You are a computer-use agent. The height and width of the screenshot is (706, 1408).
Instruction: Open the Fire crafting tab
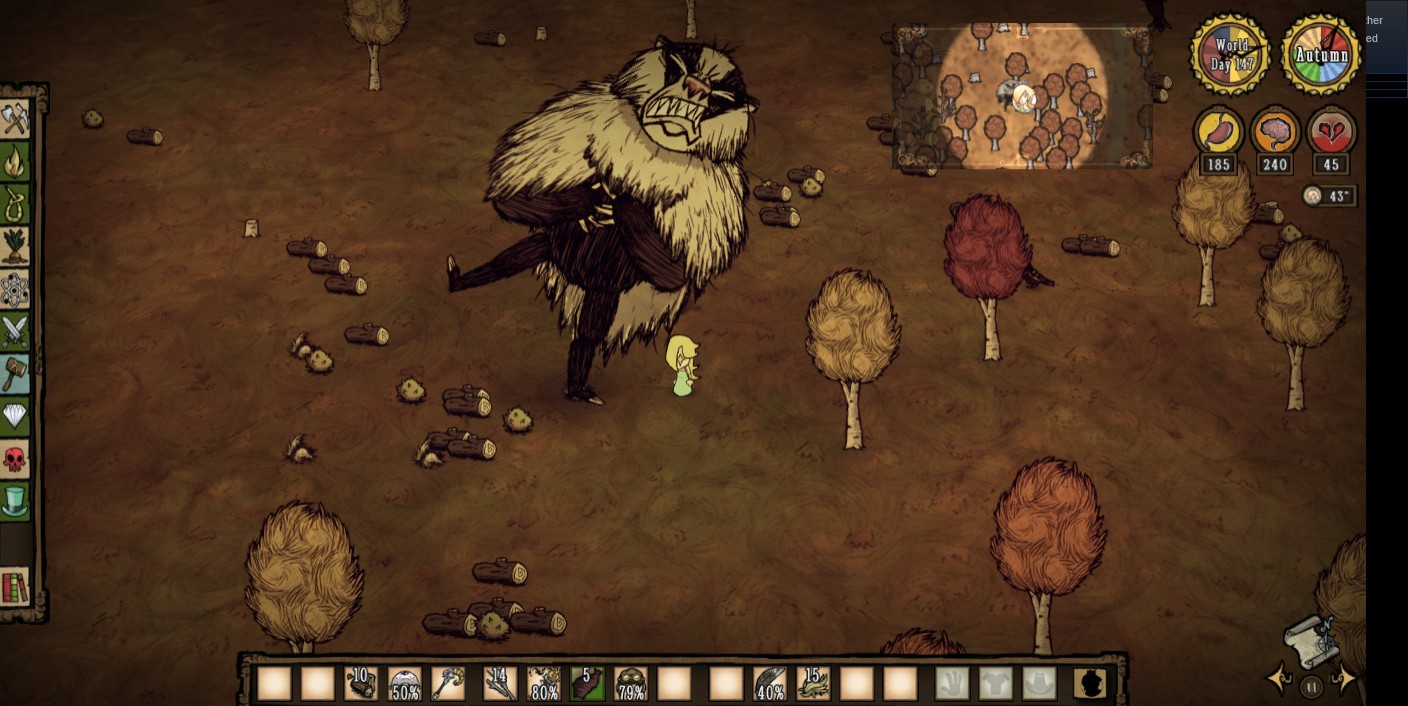coord(15,162)
